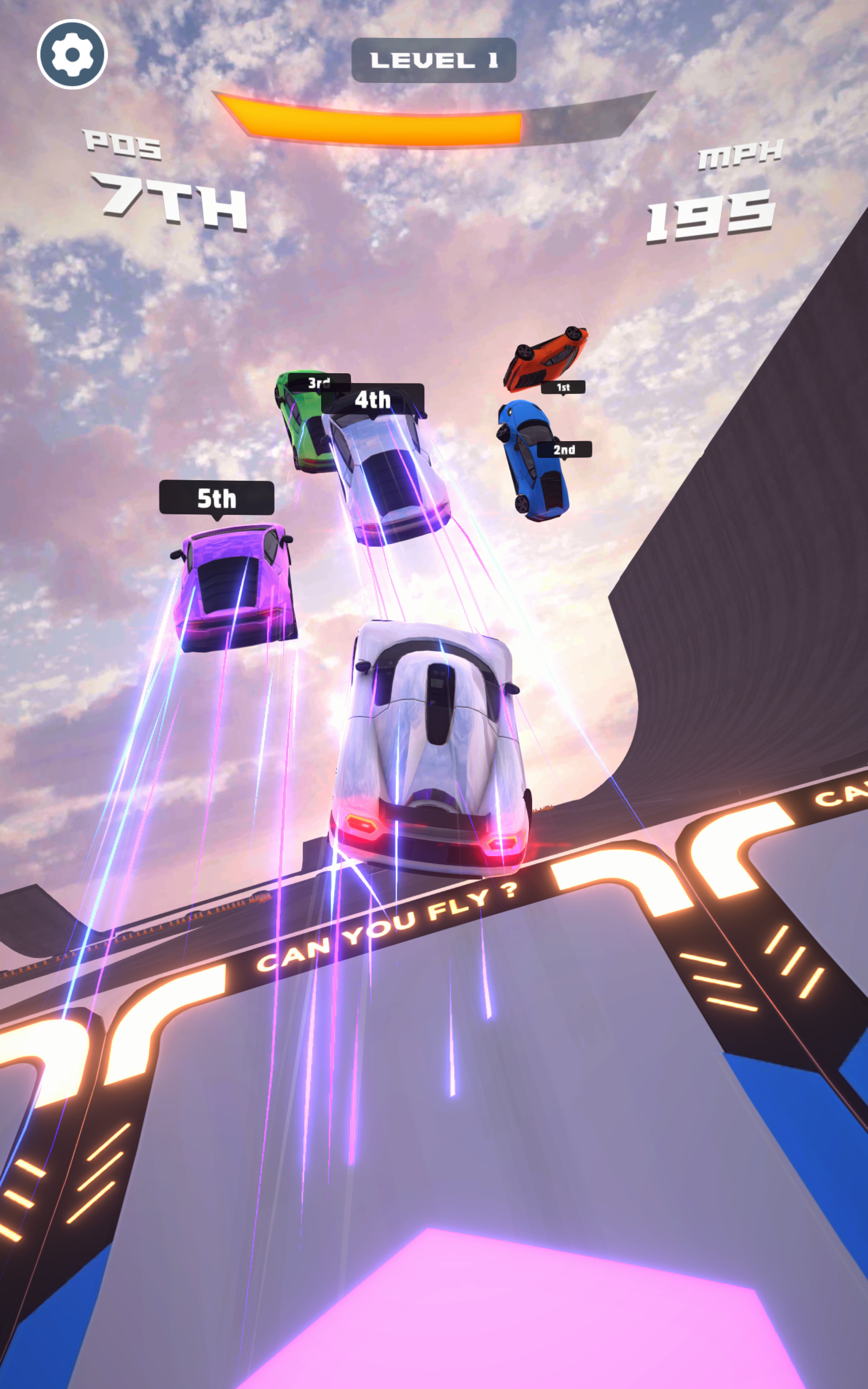This screenshot has height=1389, width=868.
Task: Tap the blue car in 2nd place
Action: click(531, 459)
